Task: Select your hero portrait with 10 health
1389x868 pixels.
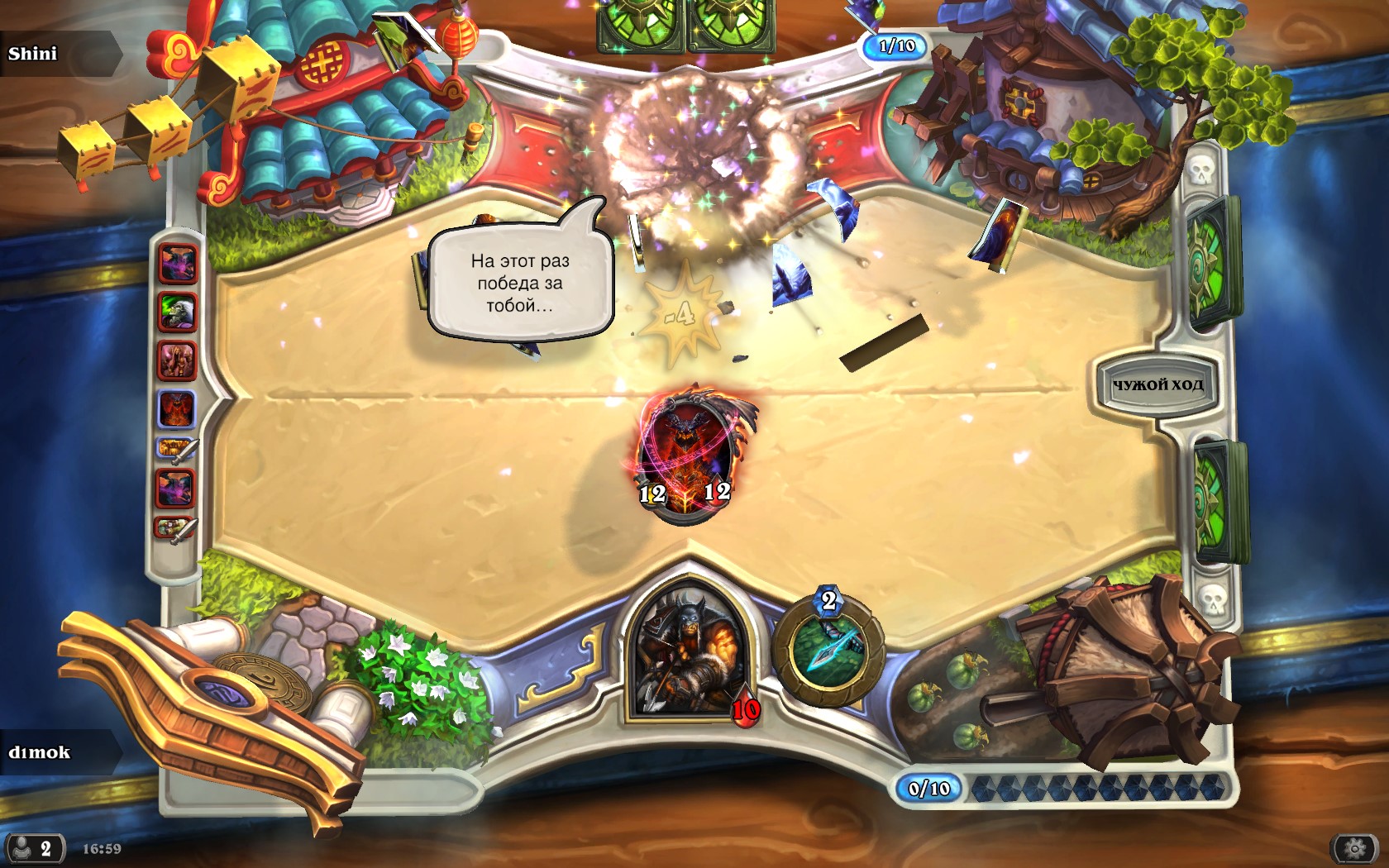Action: click(x=685, y=653)
